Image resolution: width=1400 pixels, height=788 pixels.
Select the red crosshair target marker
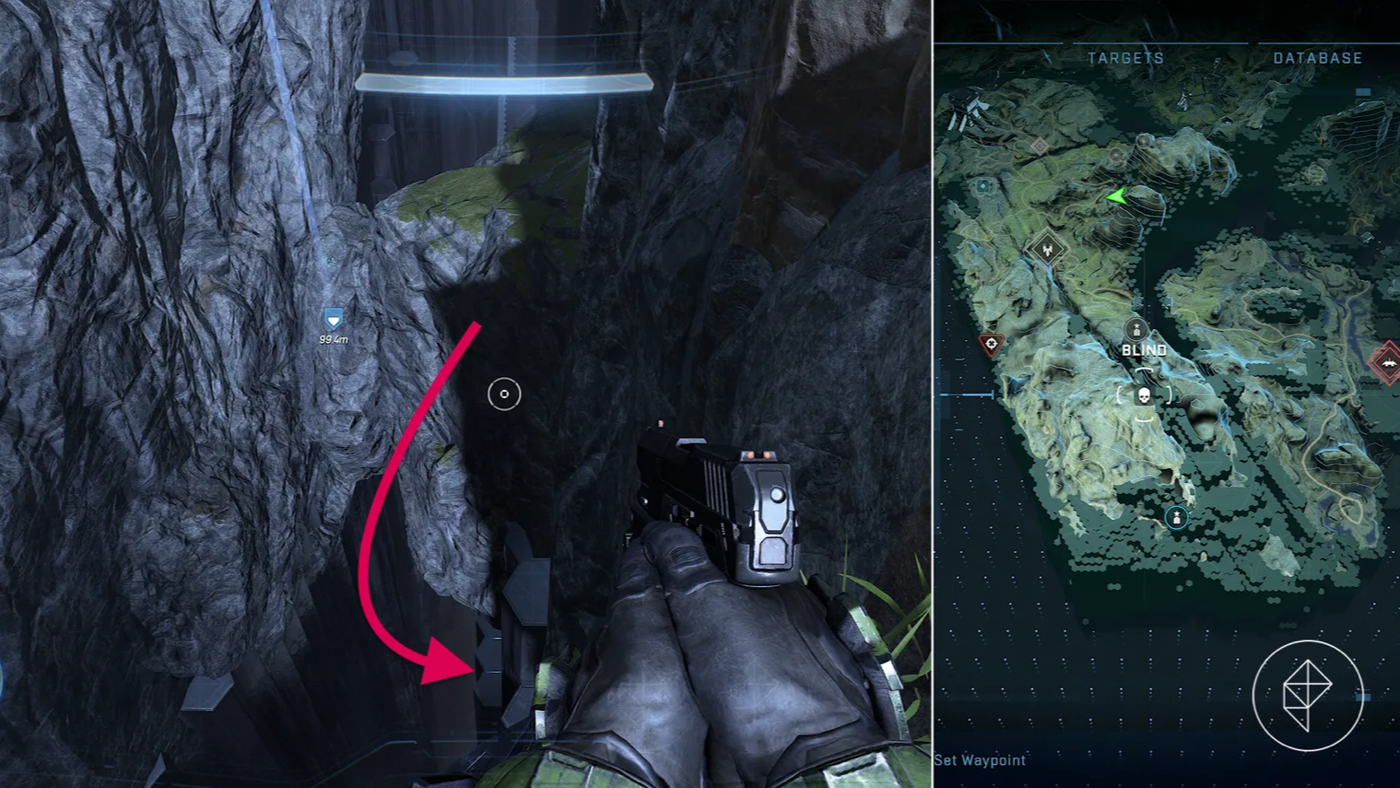click(991, 346)
